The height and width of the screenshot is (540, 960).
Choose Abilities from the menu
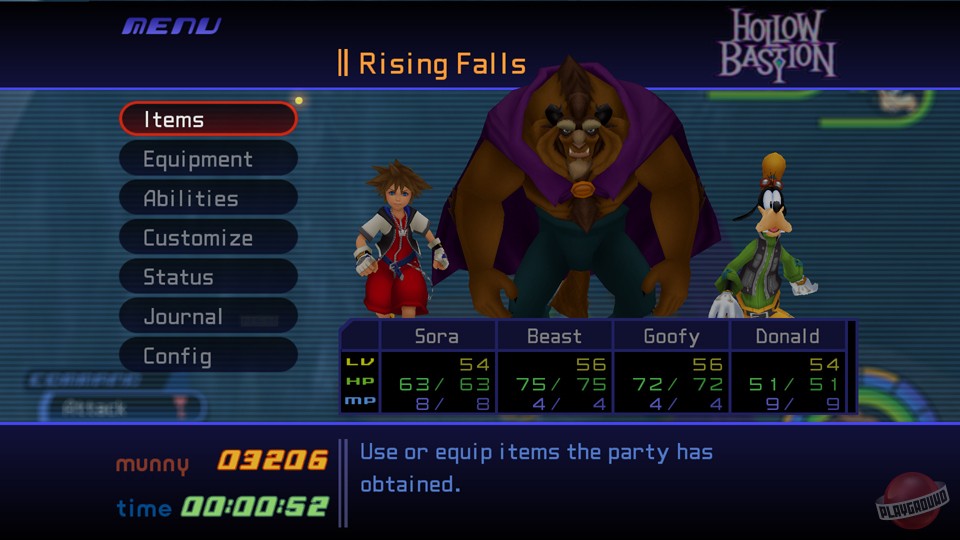[208, 198]
